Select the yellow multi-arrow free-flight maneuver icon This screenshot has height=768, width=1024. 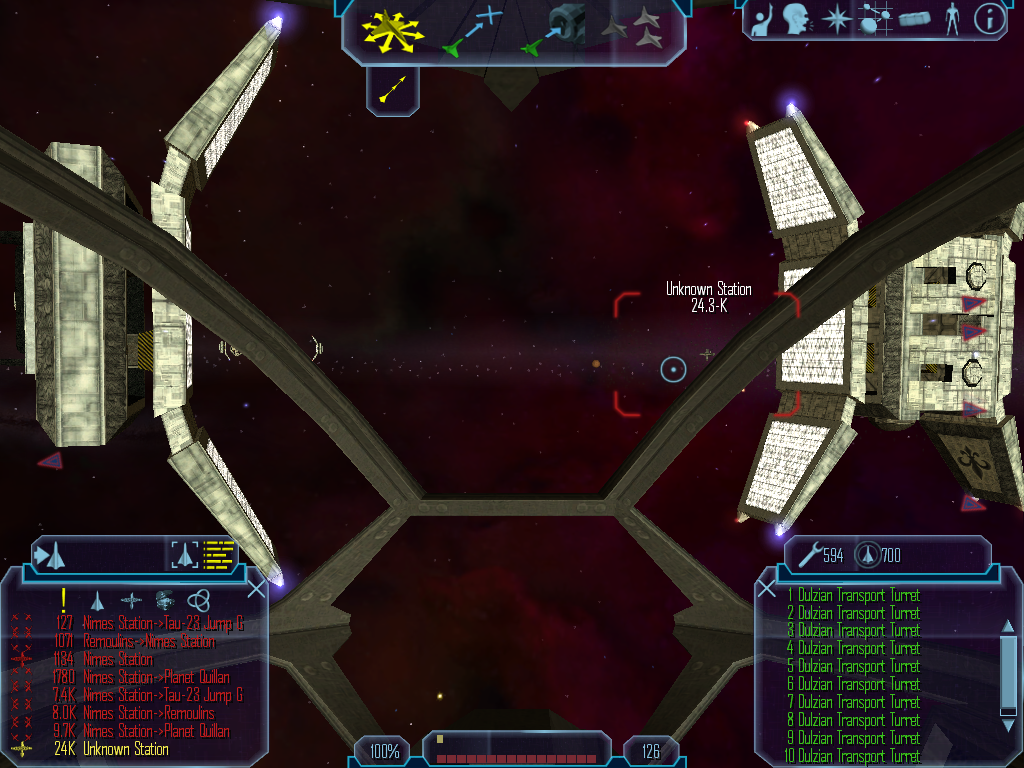[393, 29]
